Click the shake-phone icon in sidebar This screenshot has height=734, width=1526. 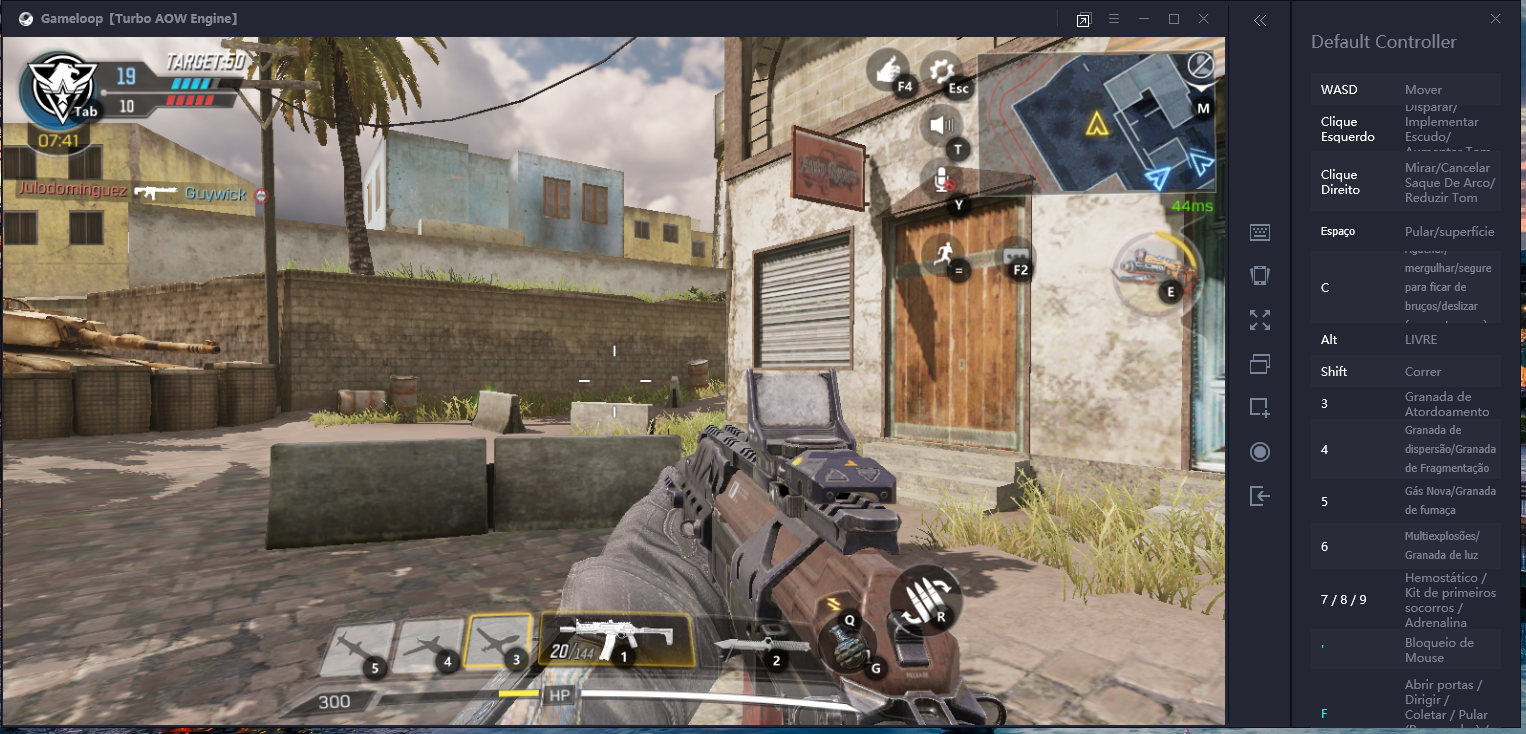pyautogui.click(x=1260, y=275)
